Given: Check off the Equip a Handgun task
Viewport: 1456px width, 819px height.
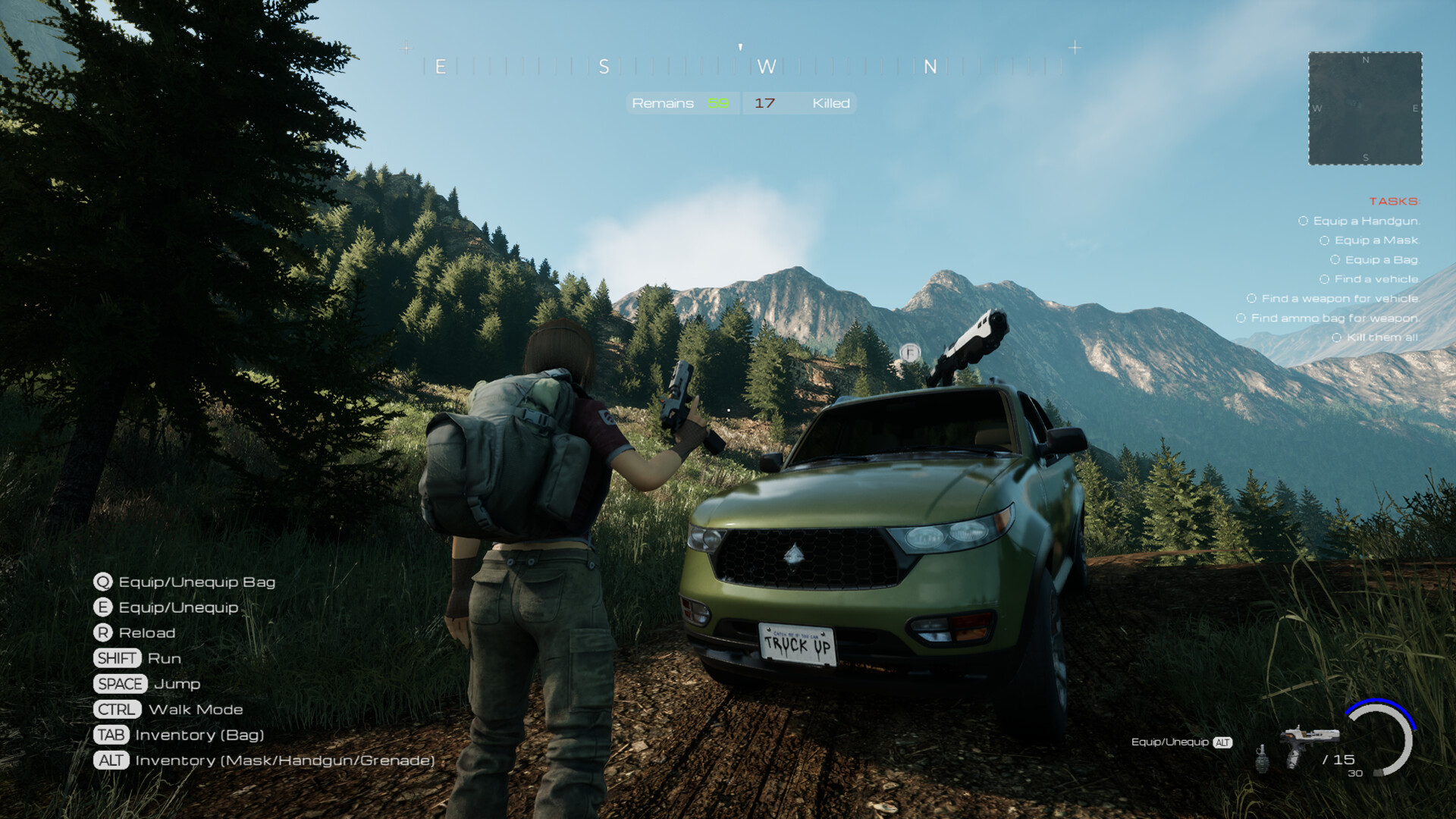Looking at the screenshot, I should click(x=1302, y=221).
